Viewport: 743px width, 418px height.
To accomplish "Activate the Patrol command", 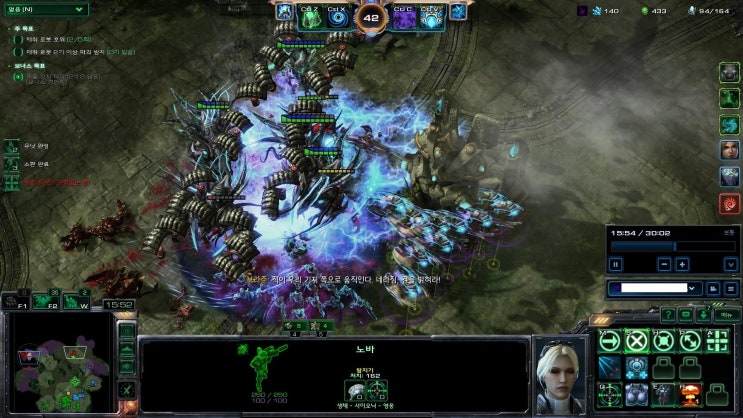I will tap(689, 340).
